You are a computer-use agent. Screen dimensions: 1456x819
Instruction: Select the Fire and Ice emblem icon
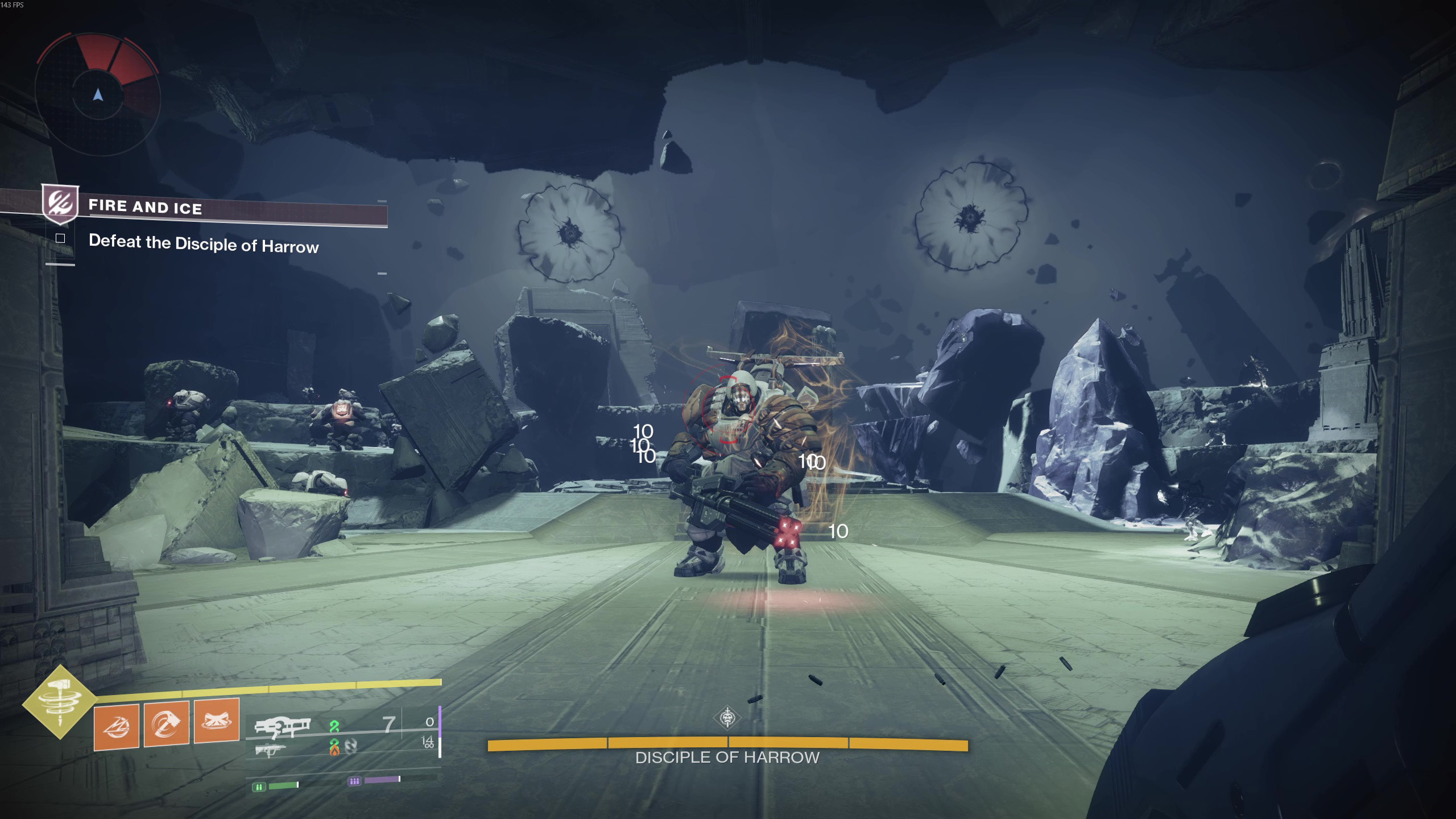60,203
